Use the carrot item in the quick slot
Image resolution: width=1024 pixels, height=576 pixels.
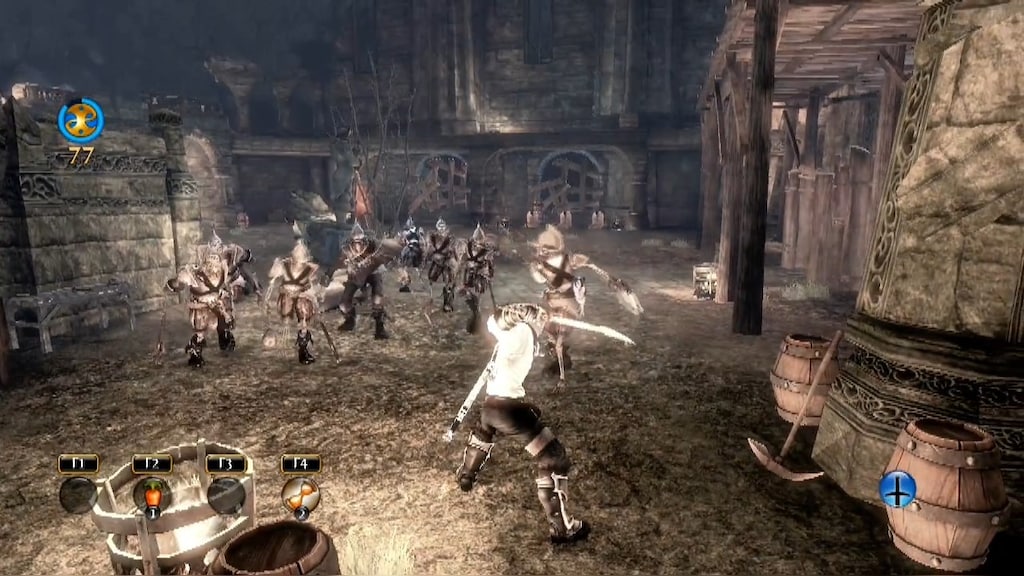[x=152, y=495]
